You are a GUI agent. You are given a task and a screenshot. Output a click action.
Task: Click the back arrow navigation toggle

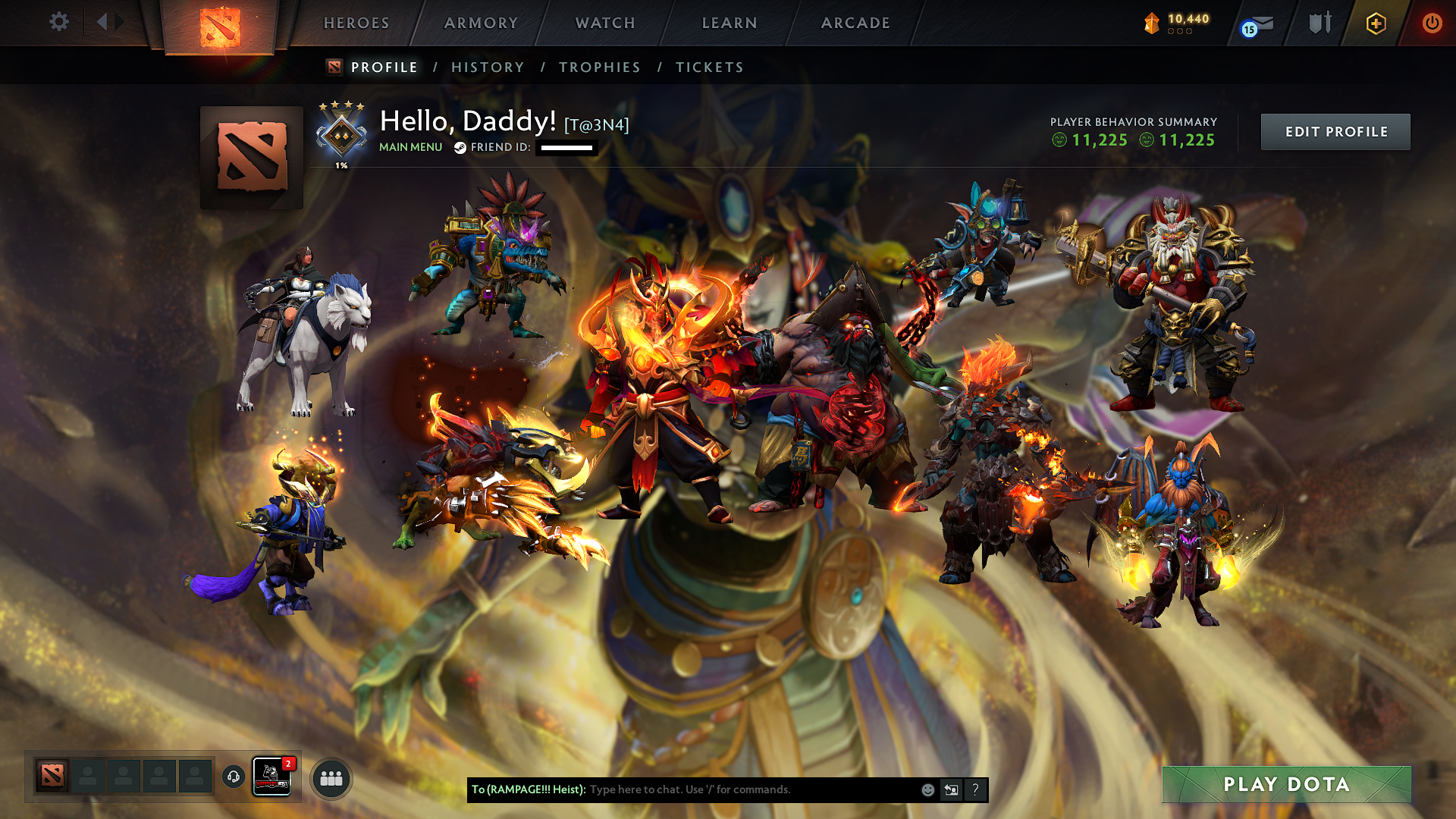pyautogui.click(x=102, y=23)
